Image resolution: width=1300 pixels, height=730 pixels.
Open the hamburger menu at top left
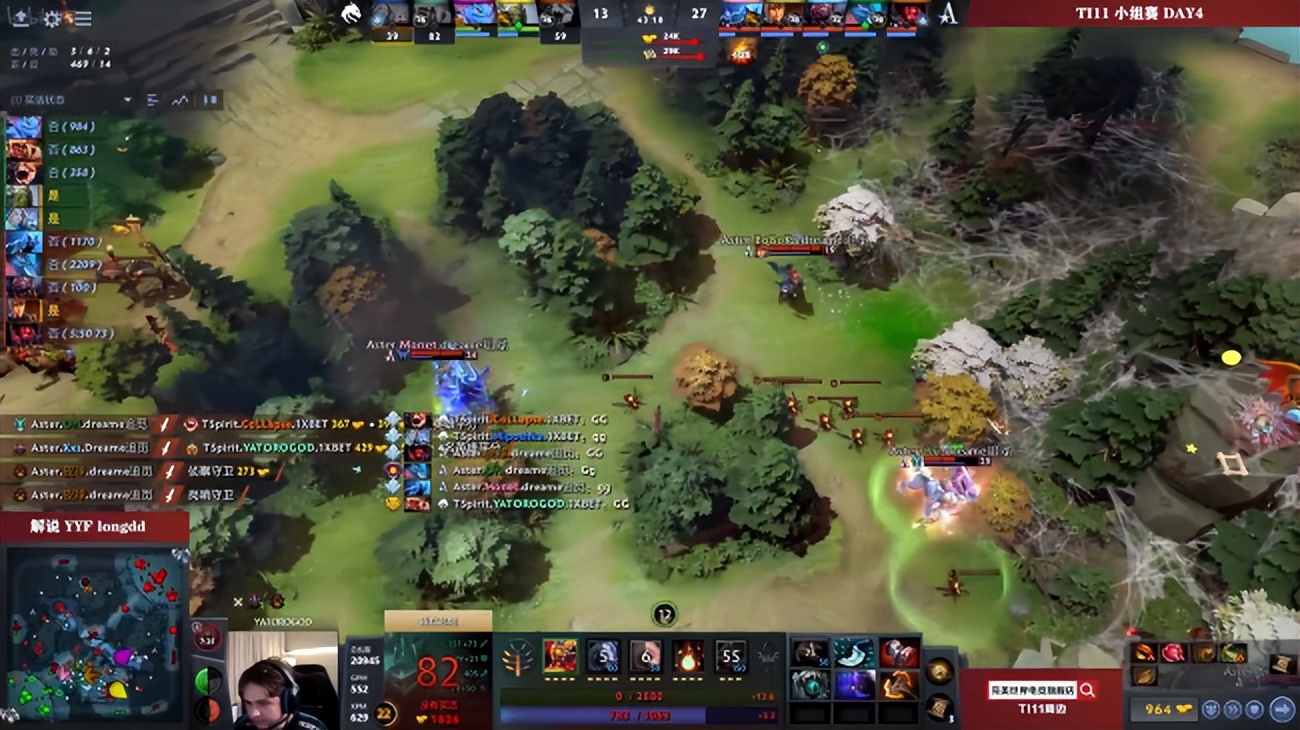(x=83, y=18)
